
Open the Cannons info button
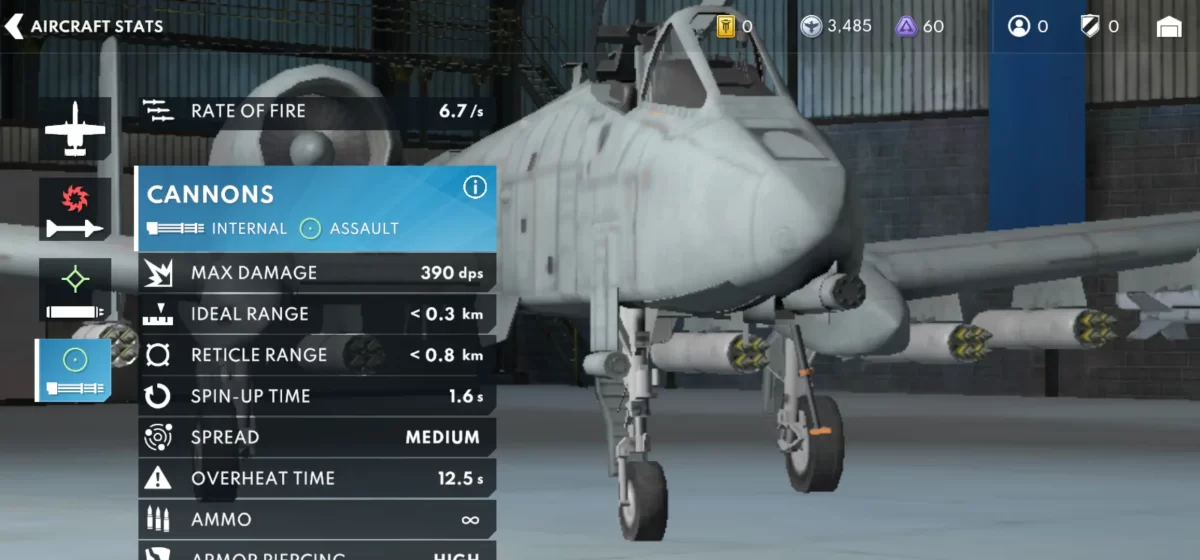[475, 187]
